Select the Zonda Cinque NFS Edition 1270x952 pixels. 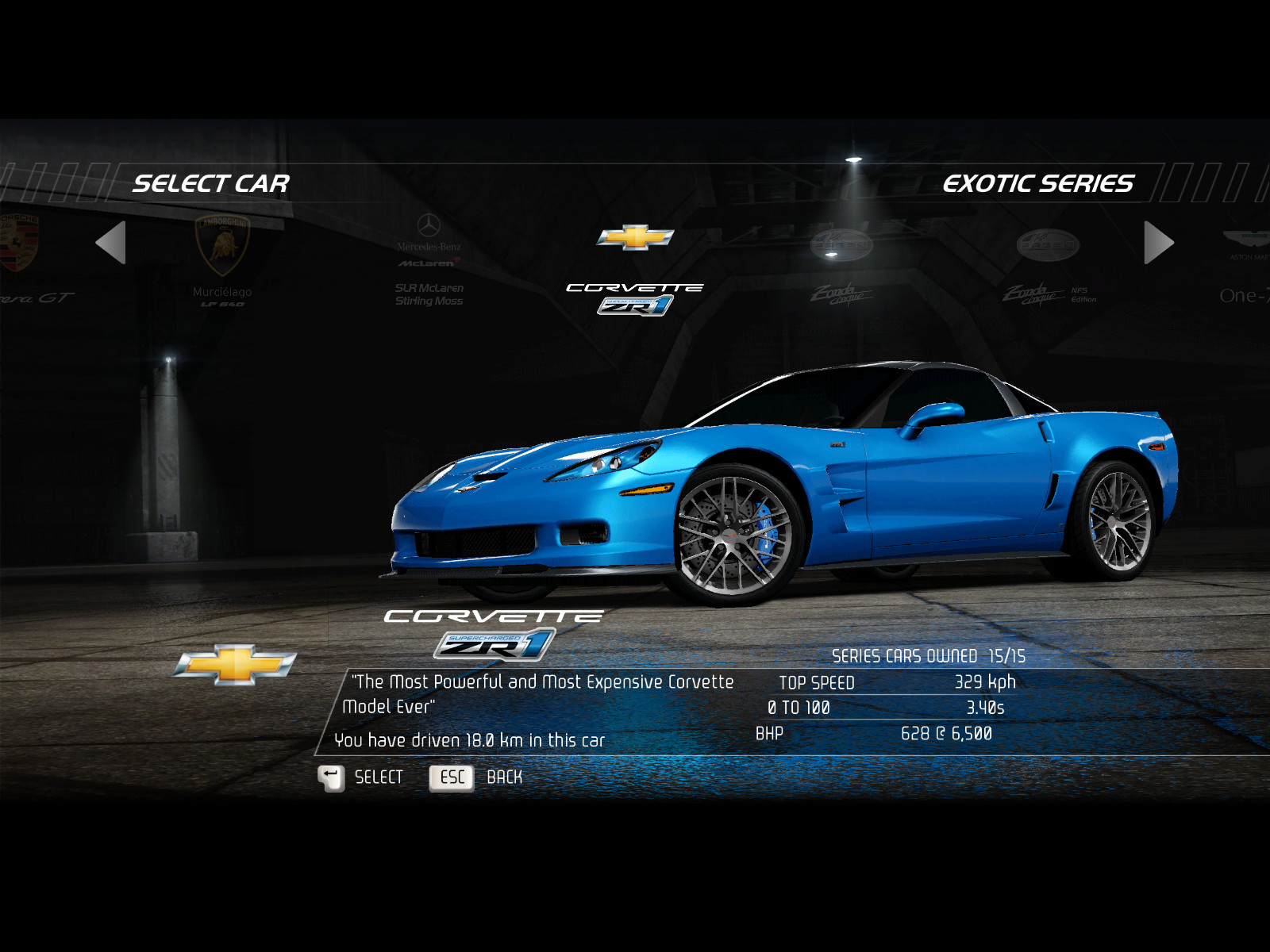pos(1048,266)
